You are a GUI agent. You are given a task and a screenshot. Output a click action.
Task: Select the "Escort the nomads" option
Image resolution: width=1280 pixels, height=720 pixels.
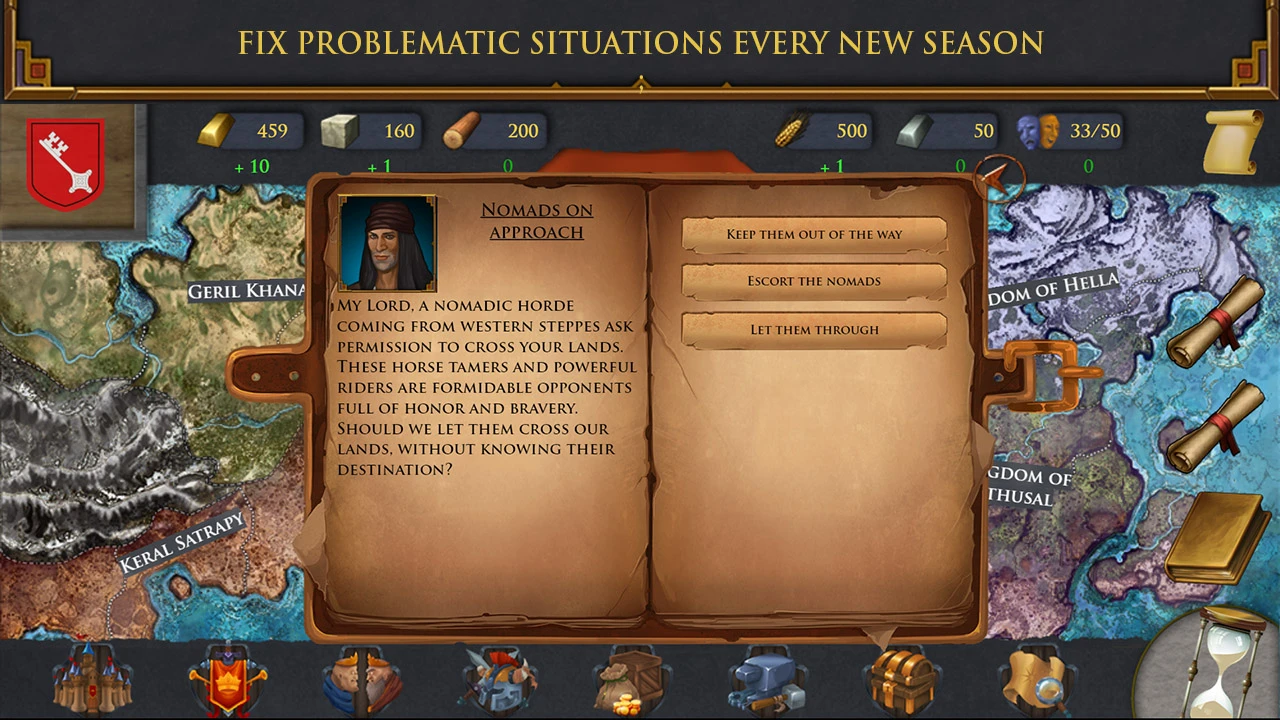click(814, 281)
